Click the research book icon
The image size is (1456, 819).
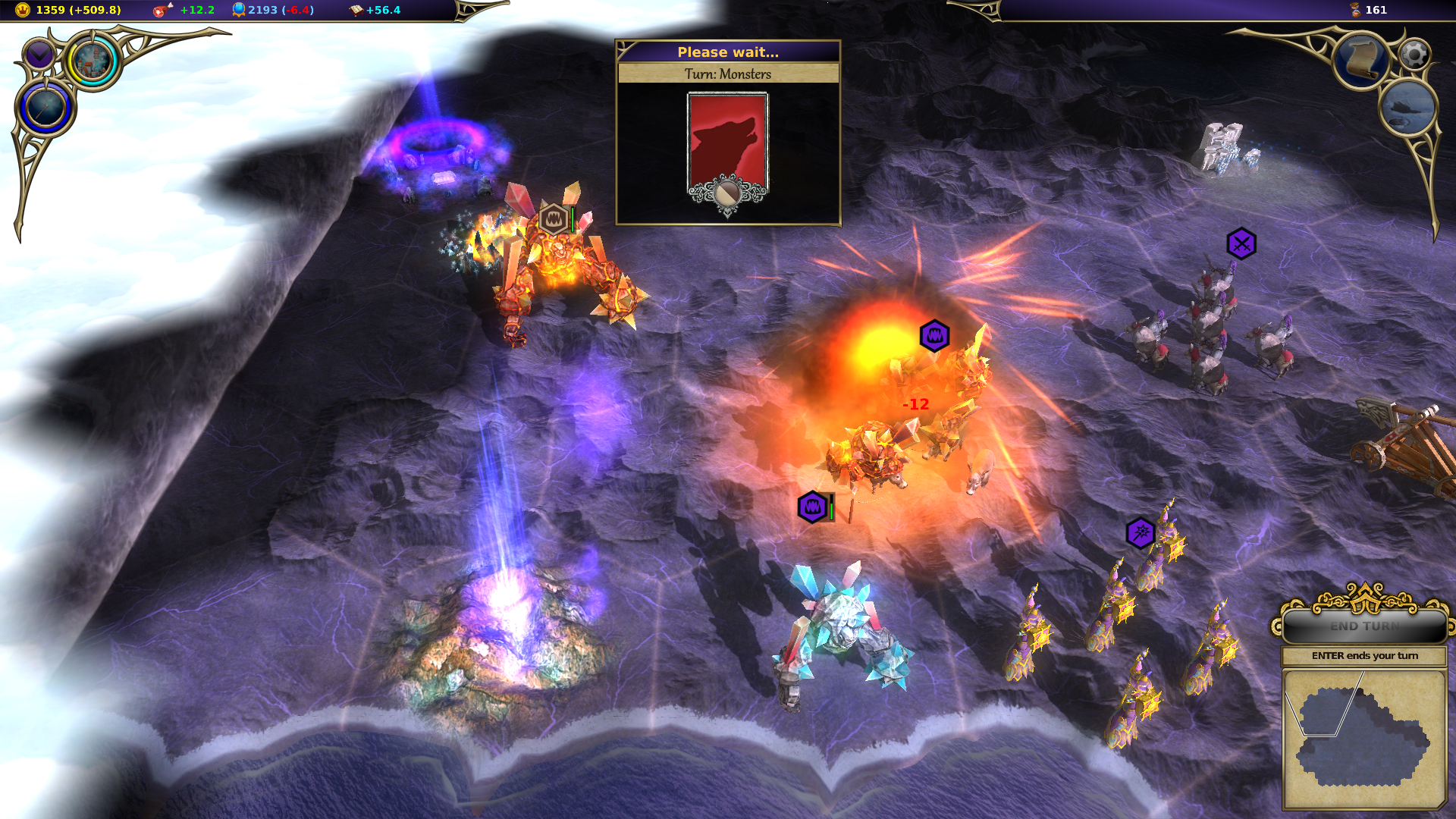click(356, 10)
